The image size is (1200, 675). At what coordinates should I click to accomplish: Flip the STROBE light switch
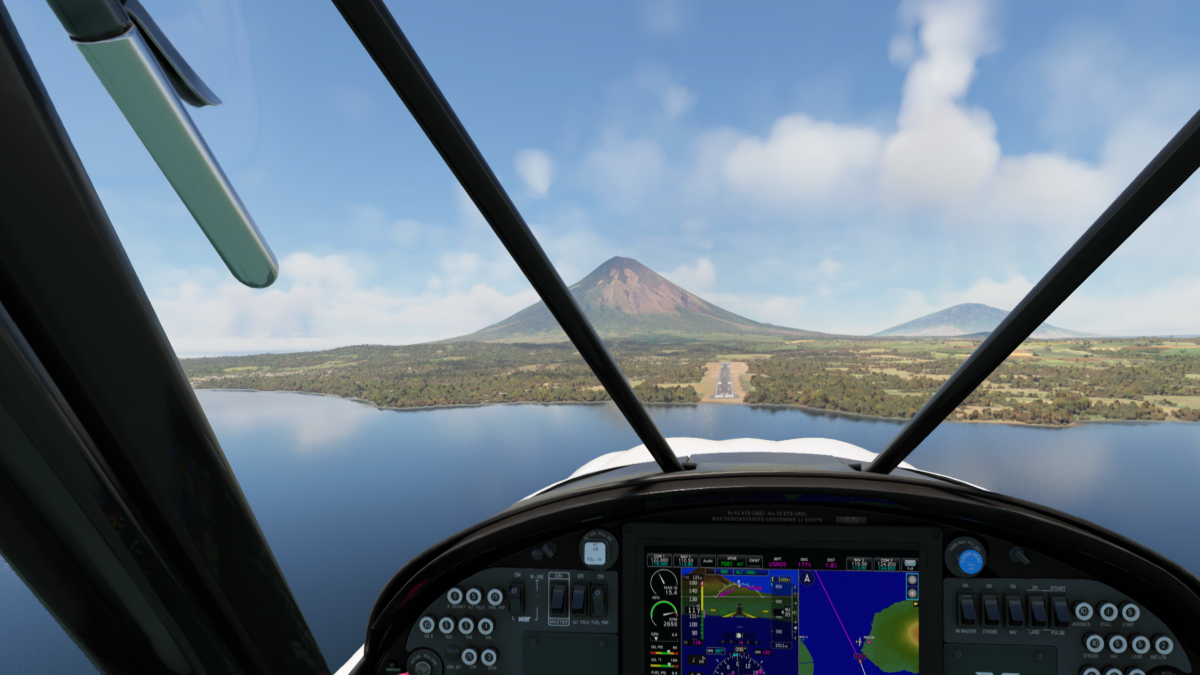[x=990, y=609]
